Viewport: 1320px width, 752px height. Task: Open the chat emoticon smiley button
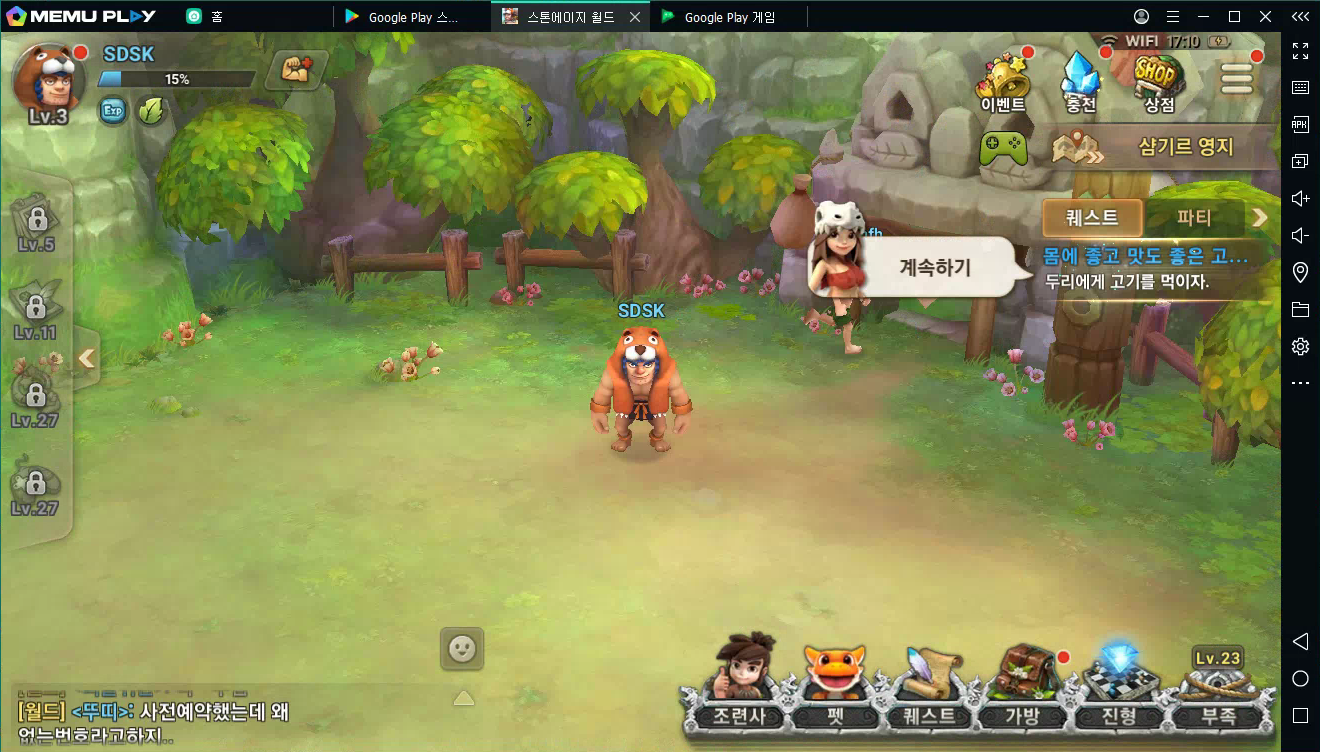pyautogui.click(x=462, y=649)
